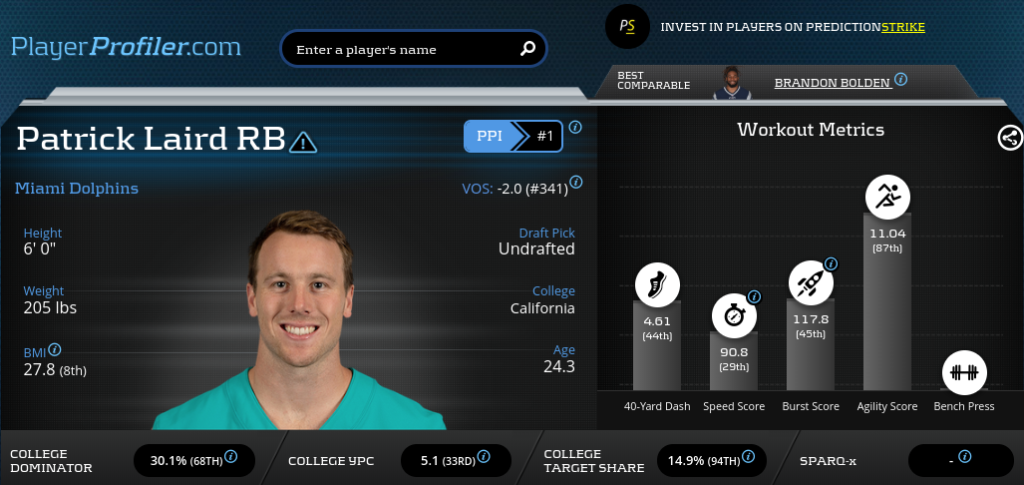Click the 40-Yard Dash shoe icon
The image size is (1024, 485).
pos(657,284)
